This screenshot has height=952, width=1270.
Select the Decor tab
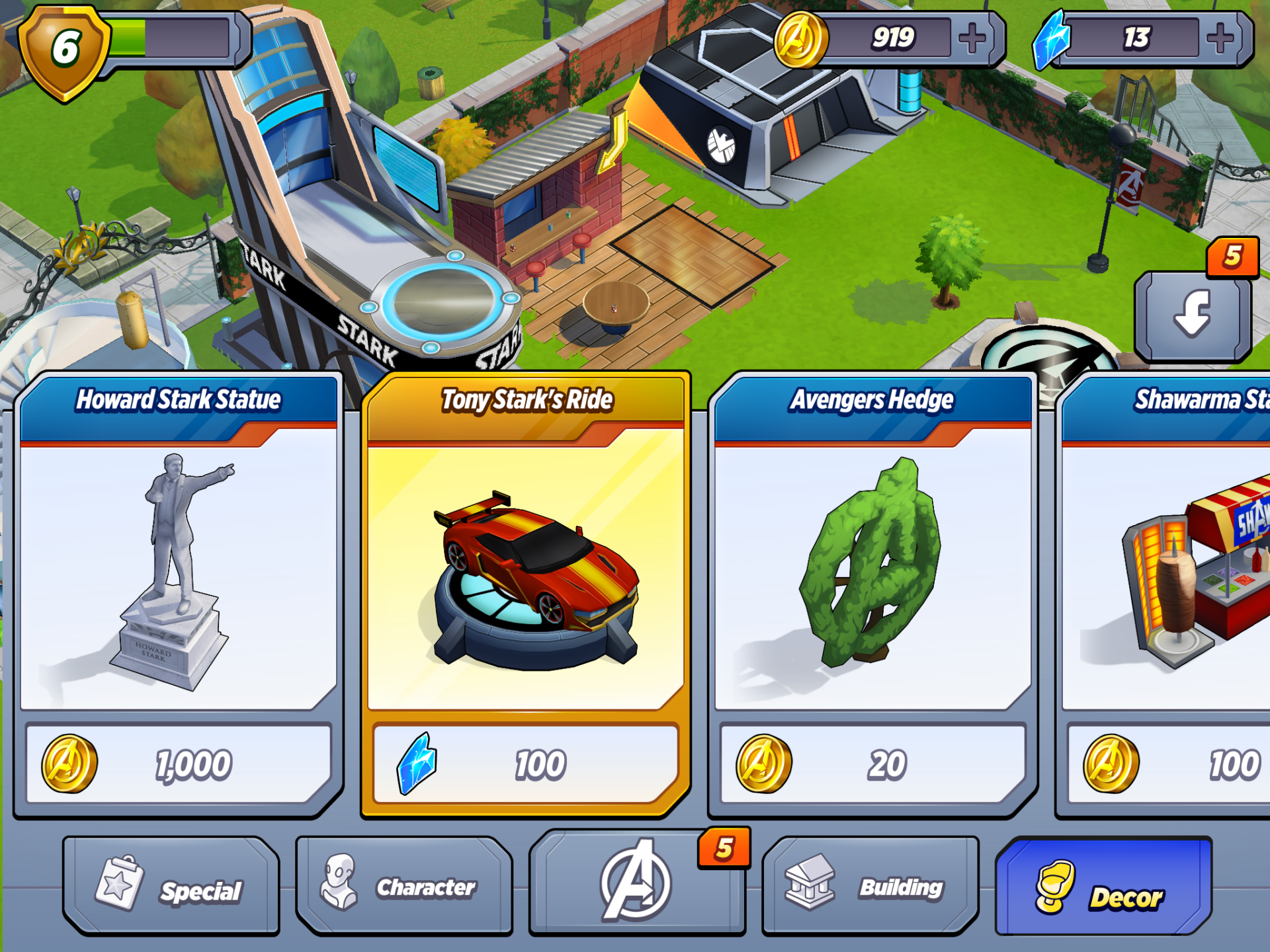click(x=1103, y=887)
